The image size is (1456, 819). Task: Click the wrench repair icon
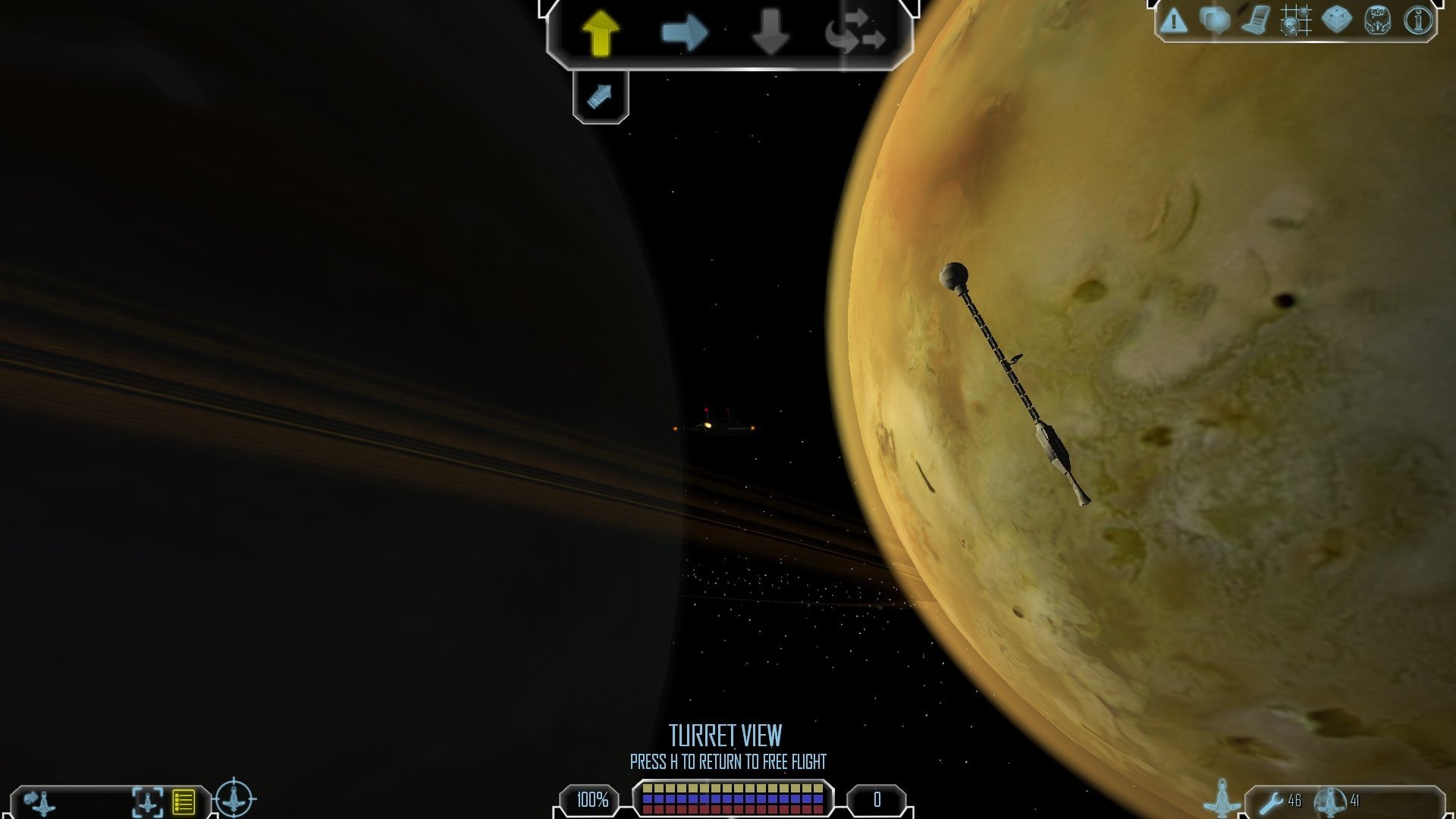(x=1271, y=801)
